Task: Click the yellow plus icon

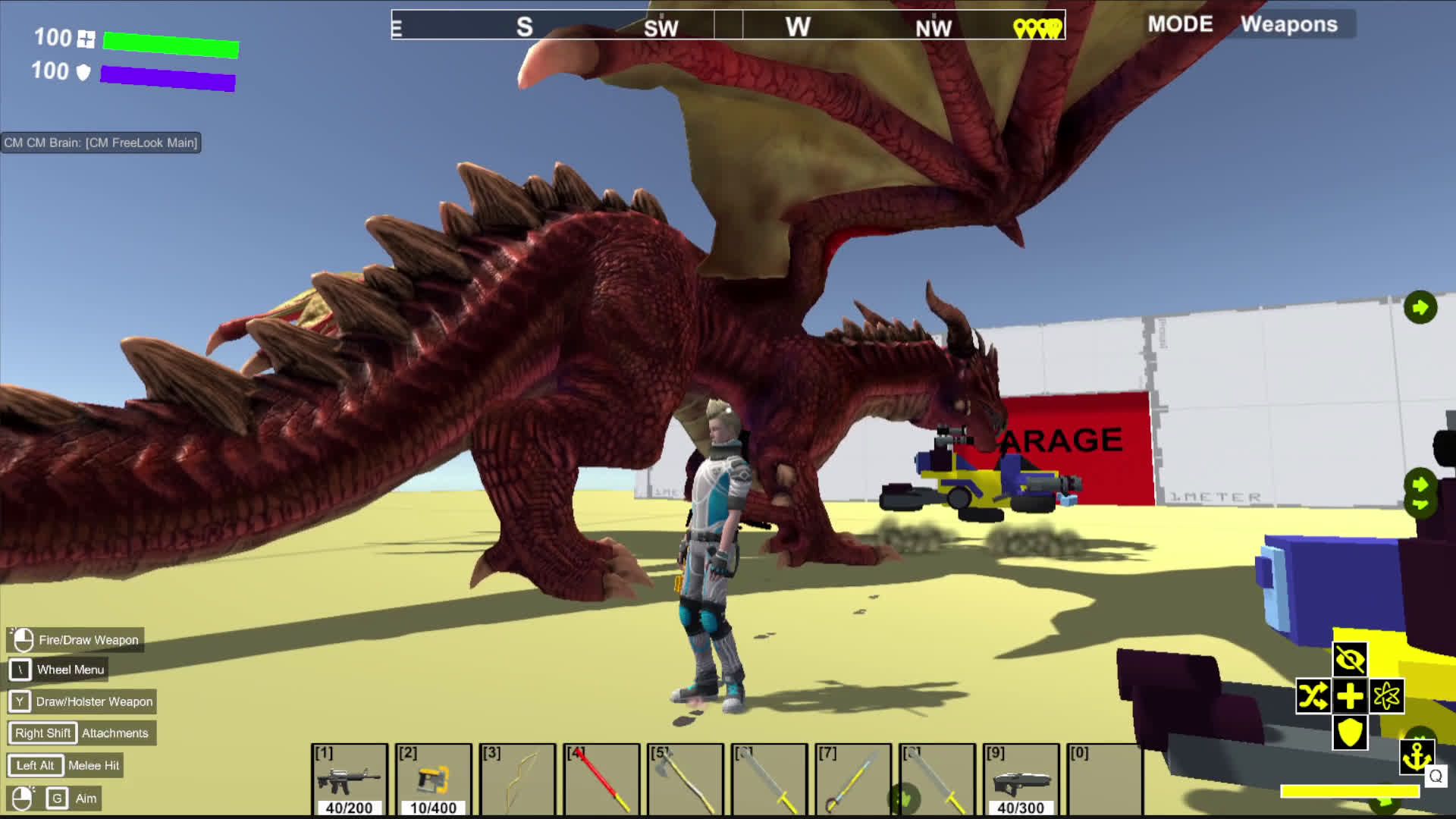Action: (1350, 696)
